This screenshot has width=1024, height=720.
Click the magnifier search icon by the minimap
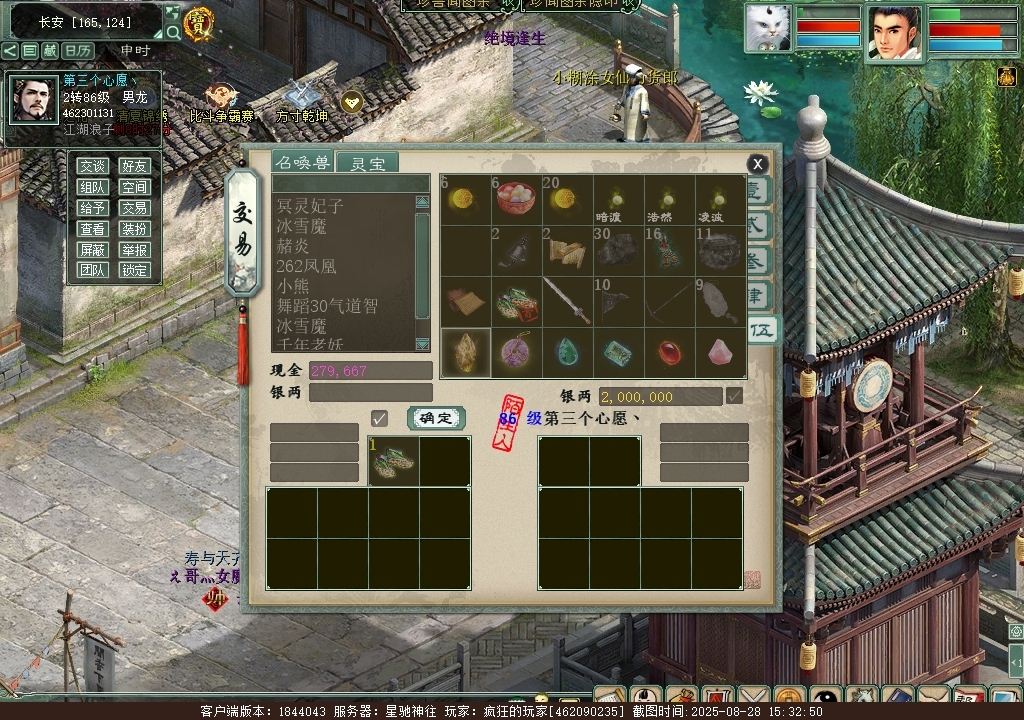tap(173, 32)
